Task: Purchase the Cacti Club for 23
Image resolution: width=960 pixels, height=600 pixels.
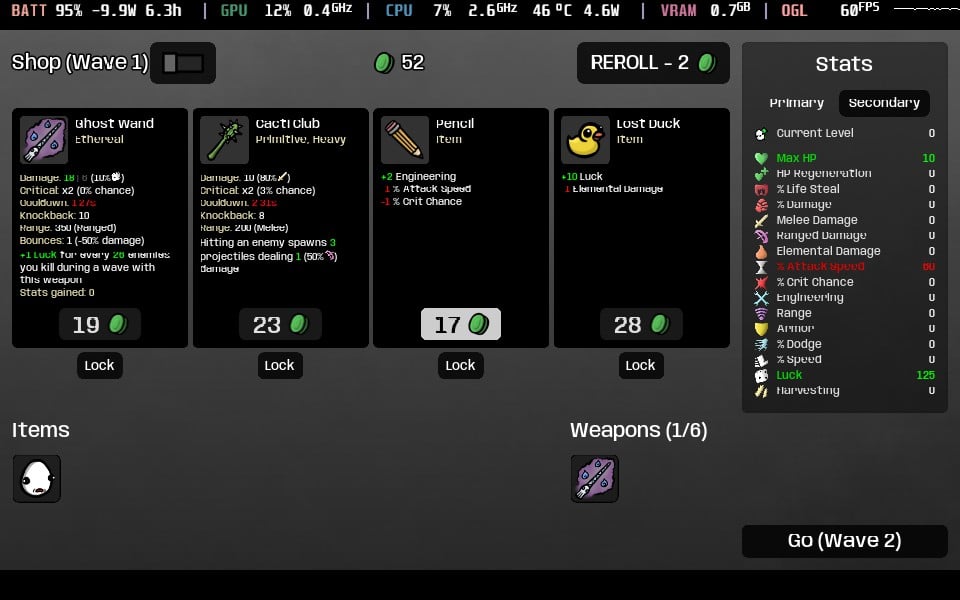Action: click(x=280, y=324)
